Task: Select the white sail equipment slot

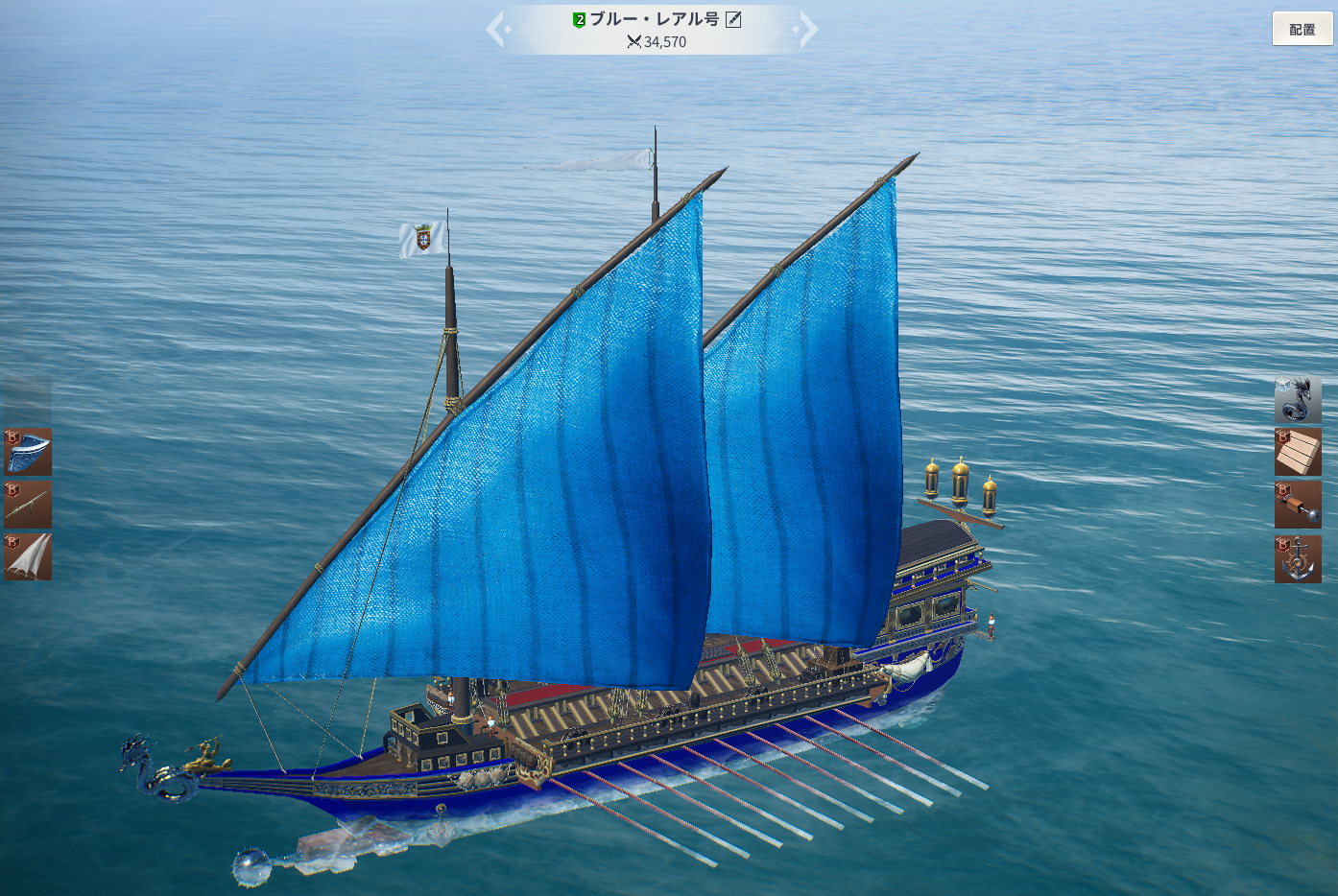Action: click(28, 557)
